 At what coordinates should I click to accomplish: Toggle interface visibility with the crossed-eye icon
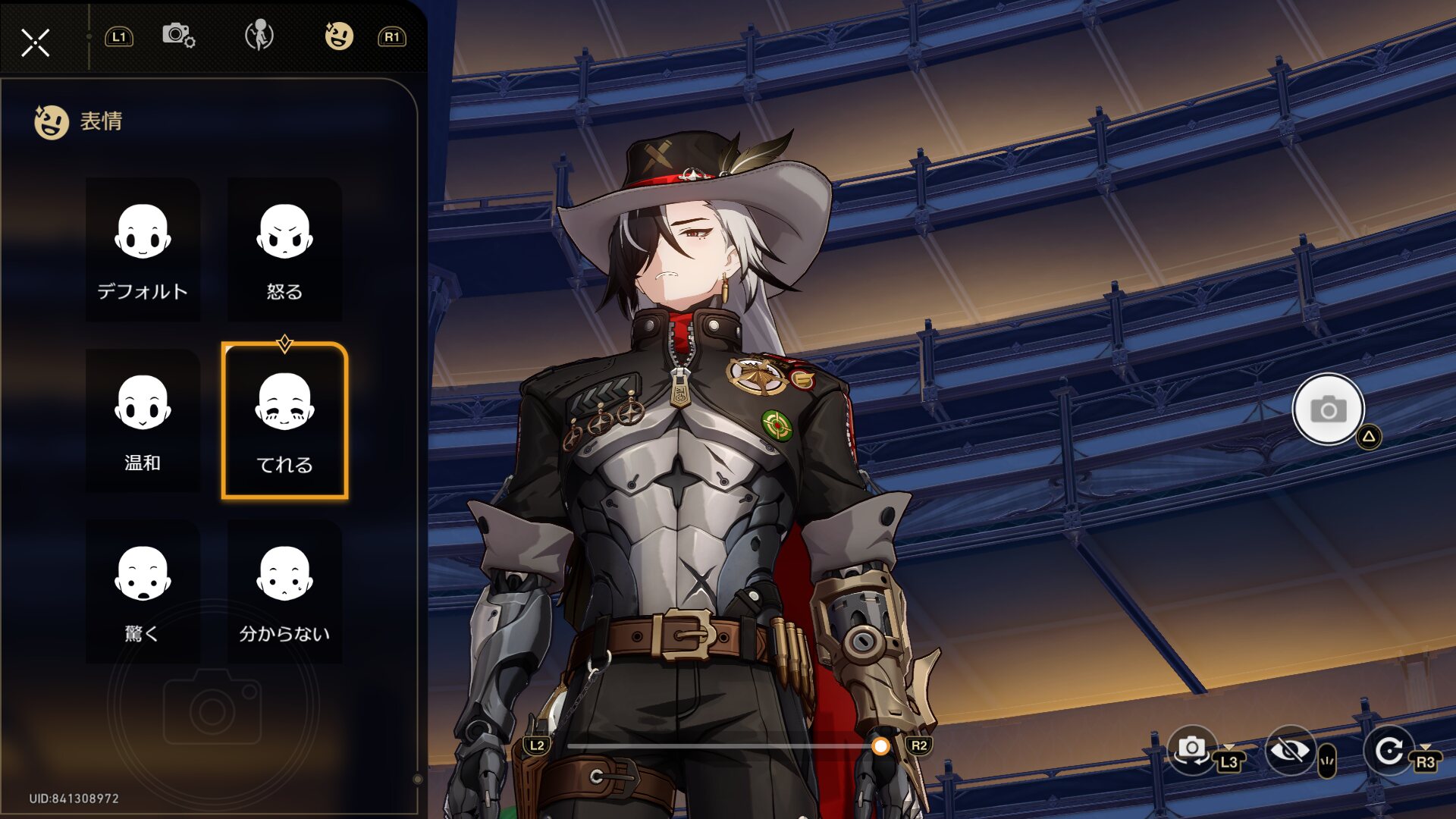coord(1288,751)
